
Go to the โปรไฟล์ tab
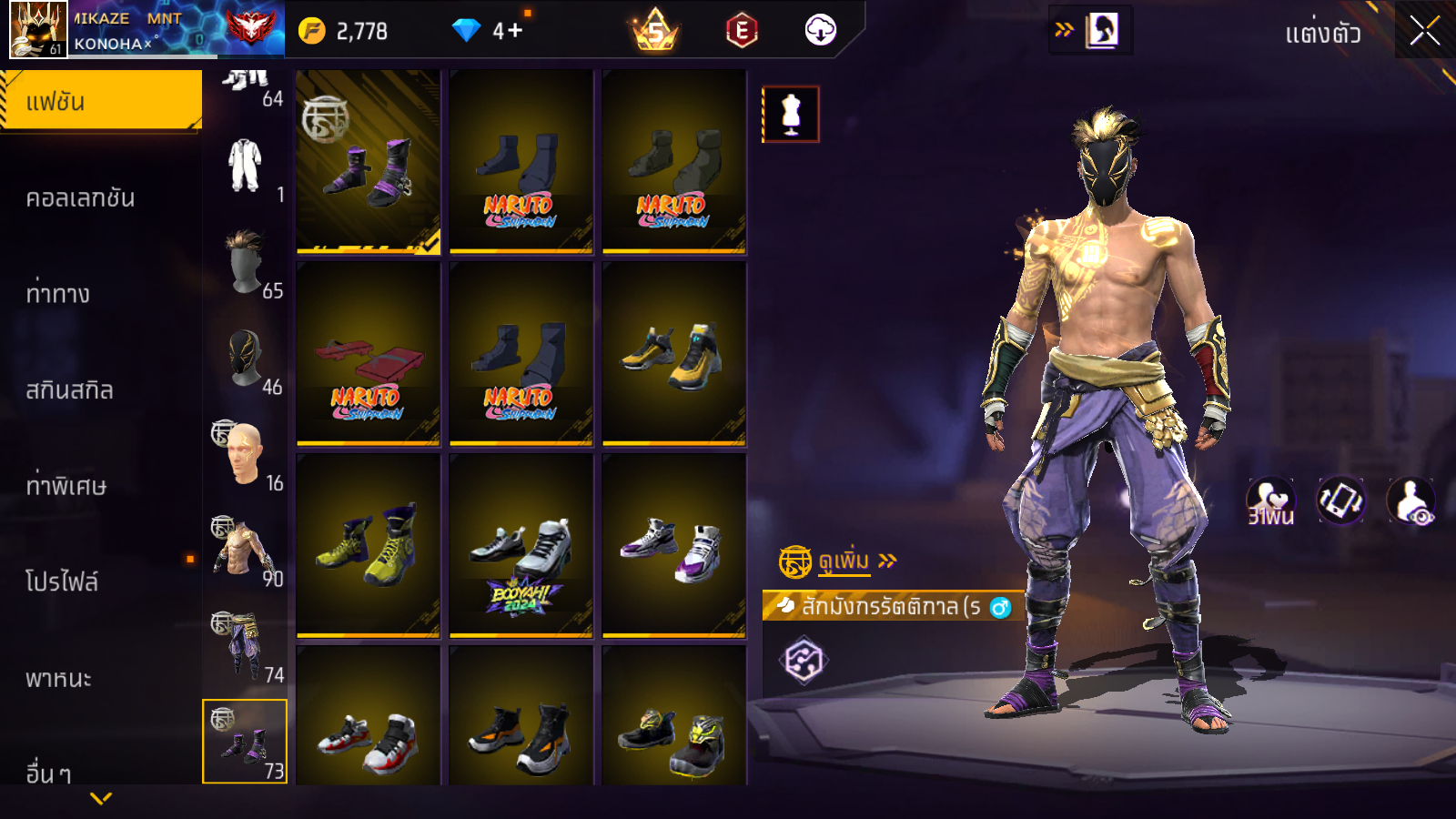tap(62, 582)
